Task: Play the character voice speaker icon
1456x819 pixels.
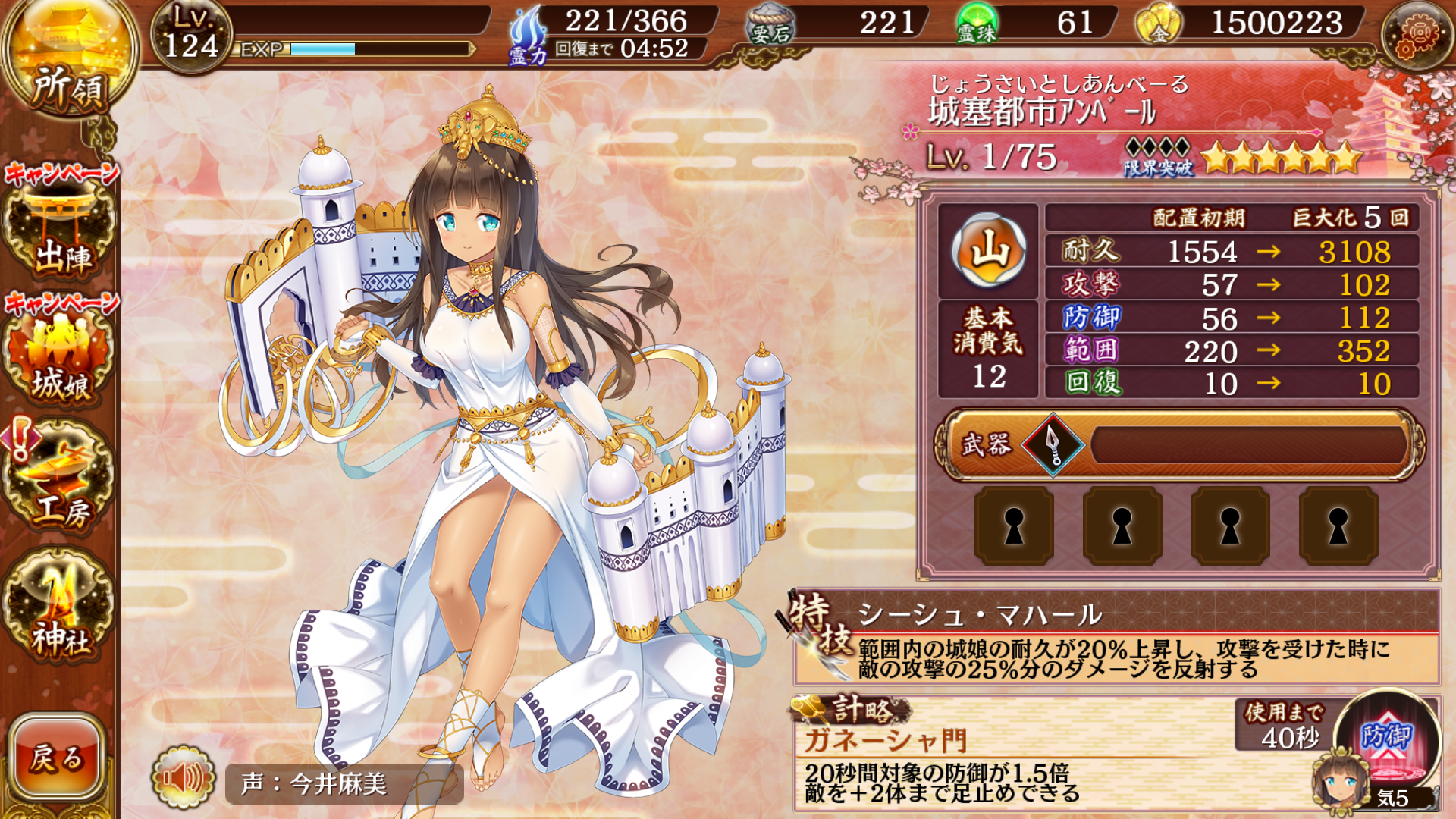Action: (182, 778)
